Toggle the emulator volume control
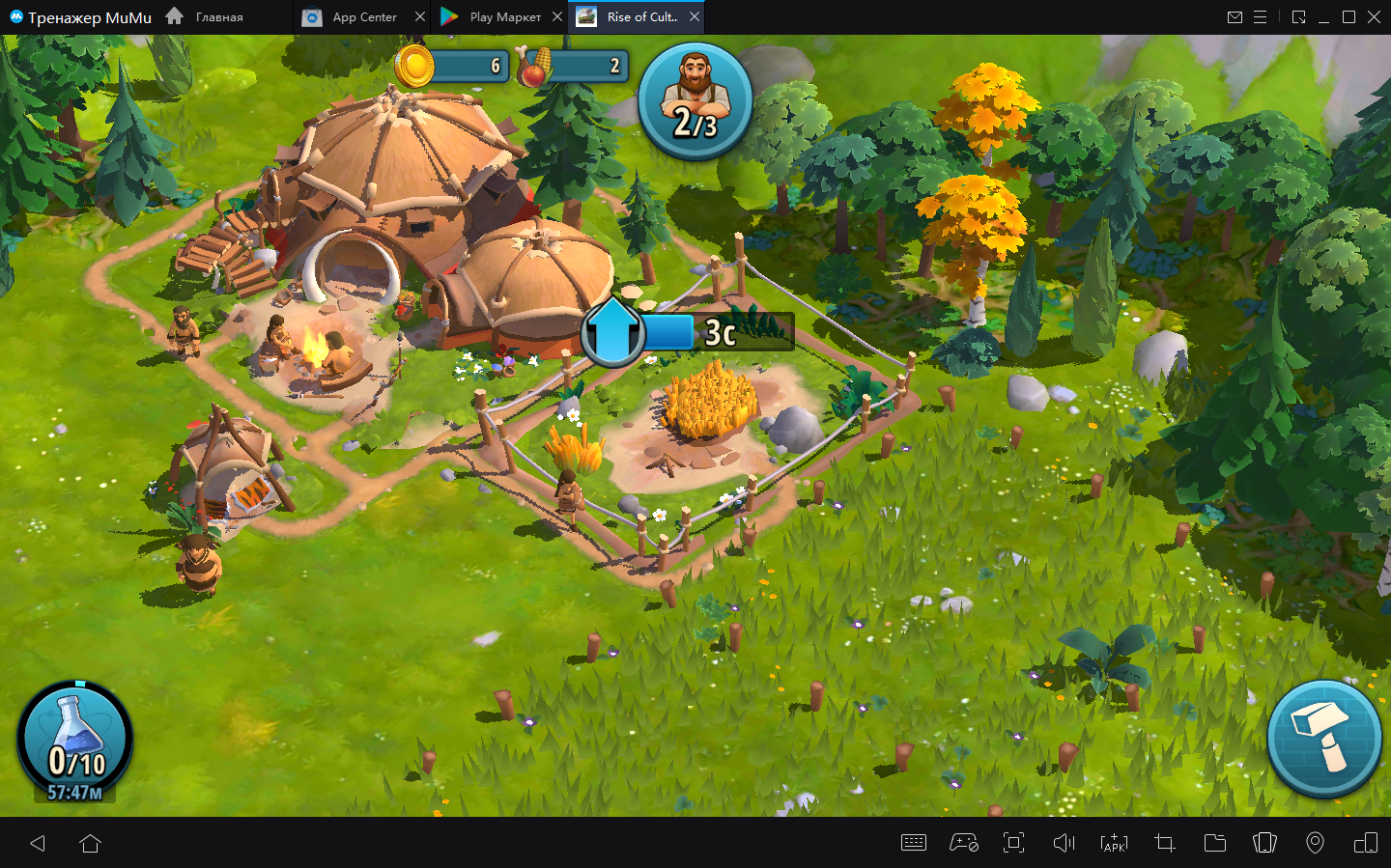The image size is (1391, 868). pos(1064,843)
